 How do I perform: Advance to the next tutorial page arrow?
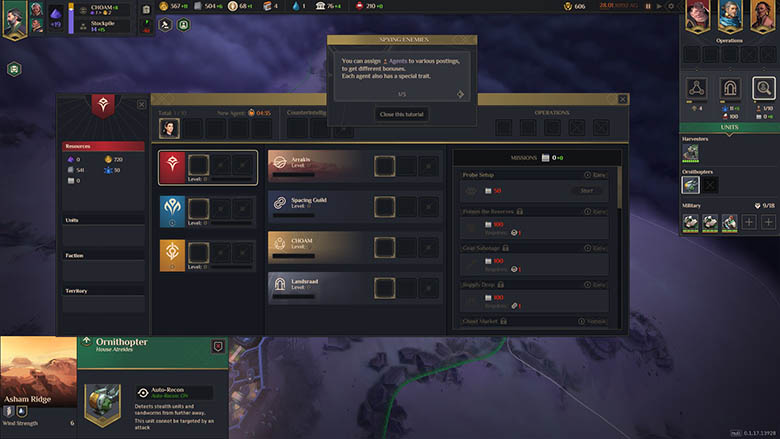pyautogui.click(x=461, y=94)
